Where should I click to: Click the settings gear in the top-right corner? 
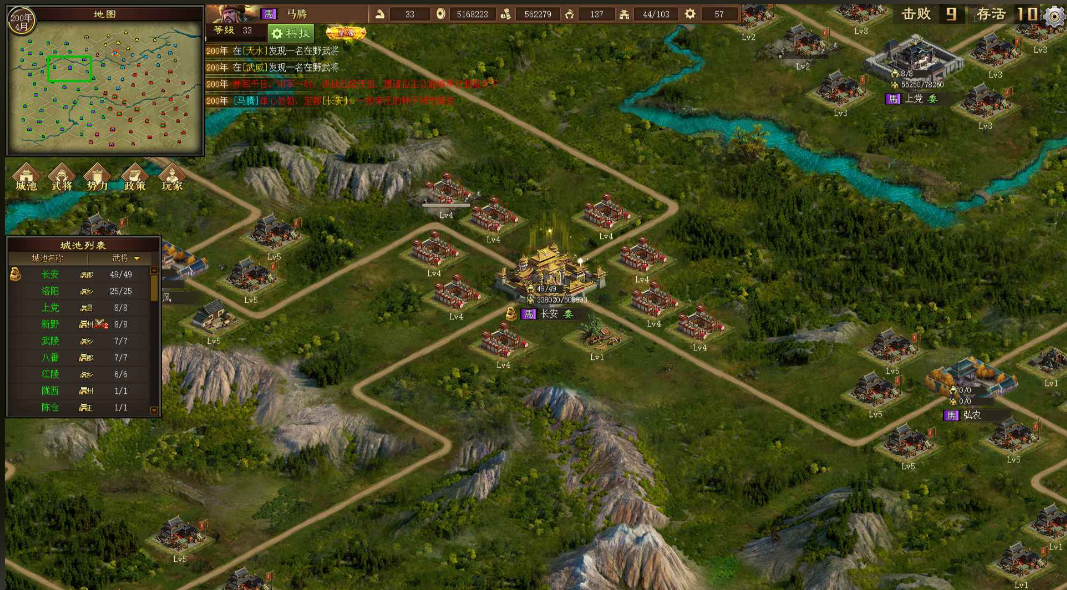[x=1053, y=15]
